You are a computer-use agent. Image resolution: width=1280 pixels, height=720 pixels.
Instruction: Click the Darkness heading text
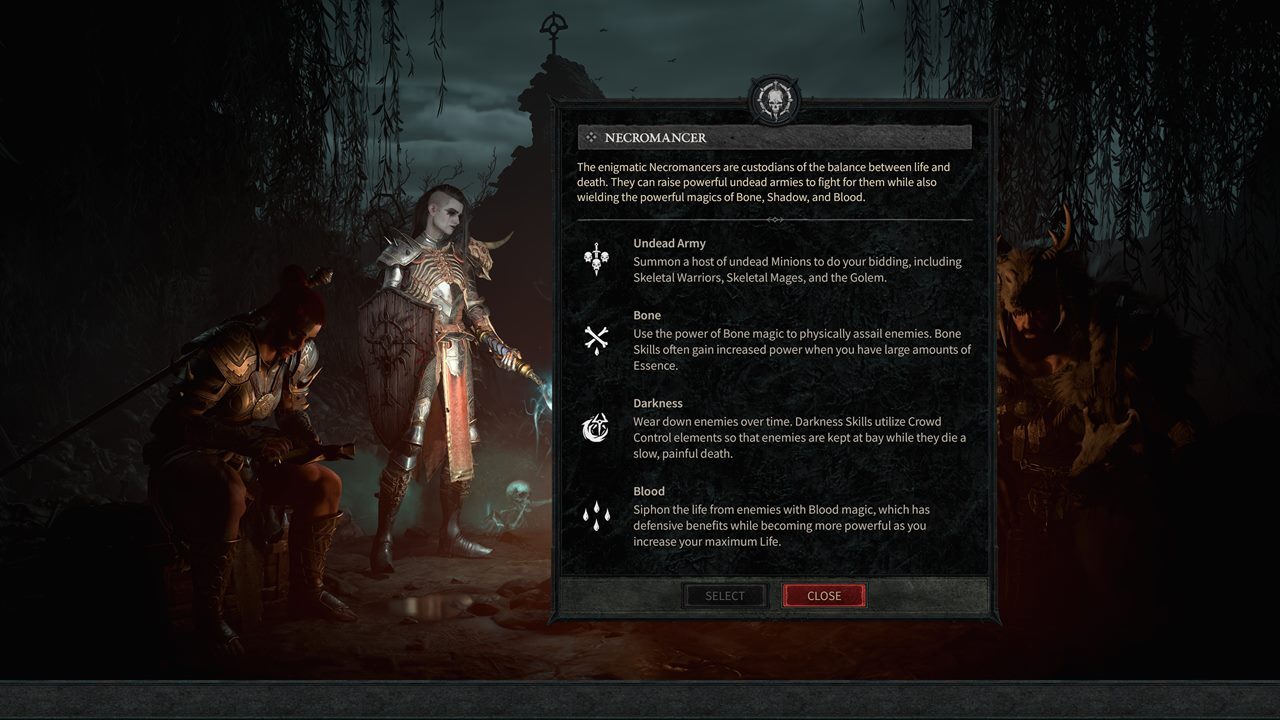coord(661,403)
